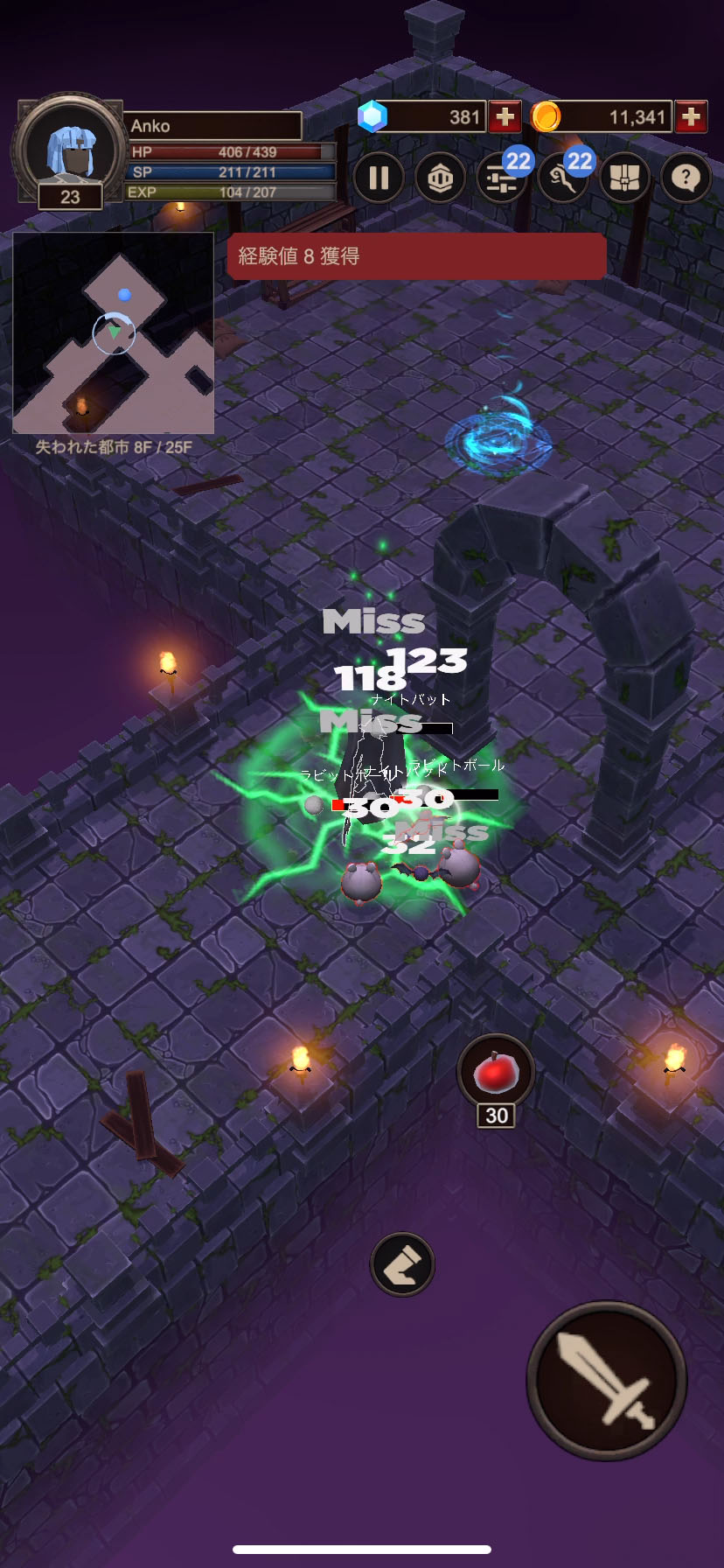Tap the boot dash button
The width and height of the screenshot is (724, 1568).
[402, 1264]
